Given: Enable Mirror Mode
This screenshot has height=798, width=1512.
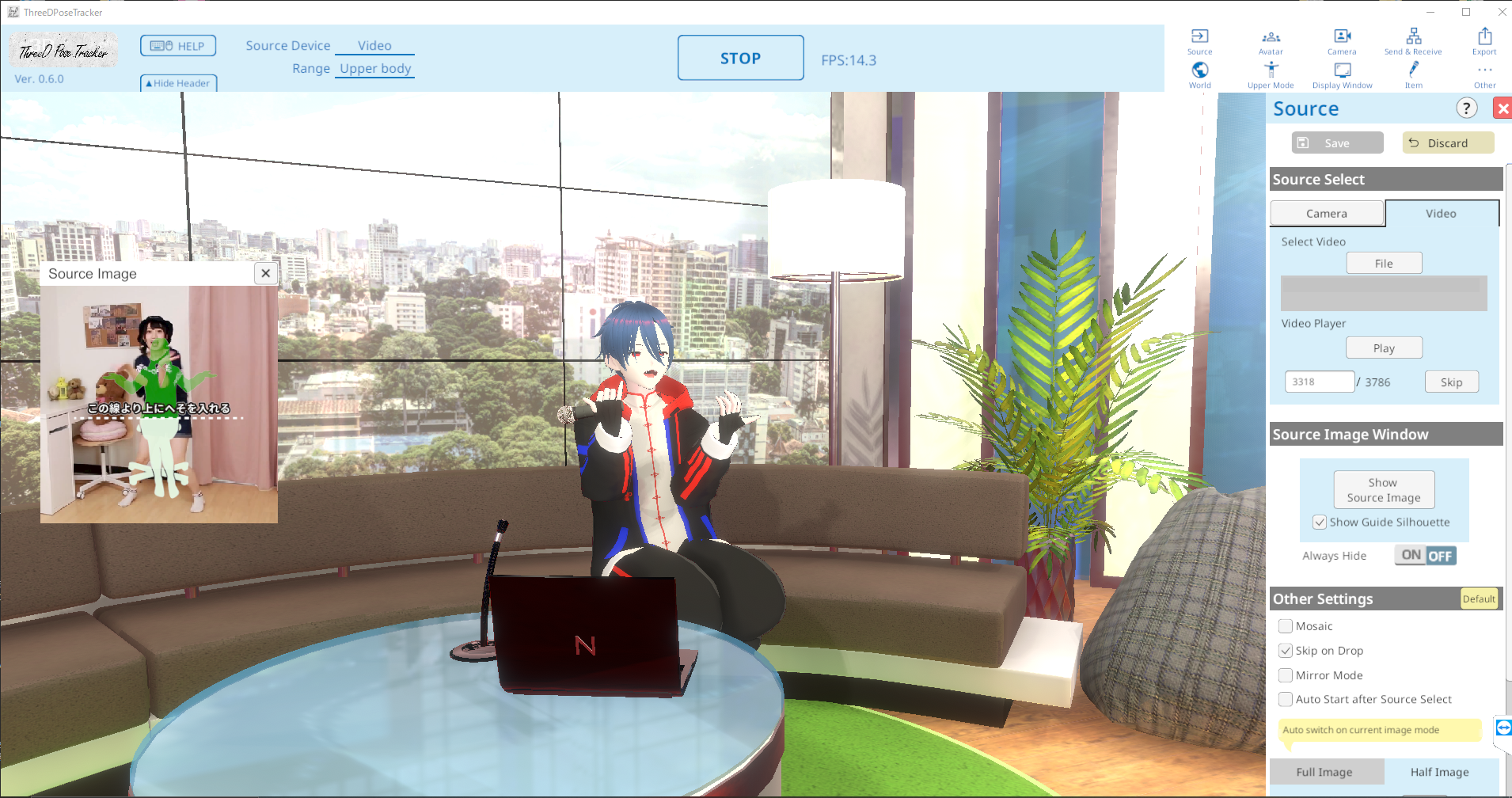Looking at the screenshot, I should pyautogui.click(x=1287, y=674).
